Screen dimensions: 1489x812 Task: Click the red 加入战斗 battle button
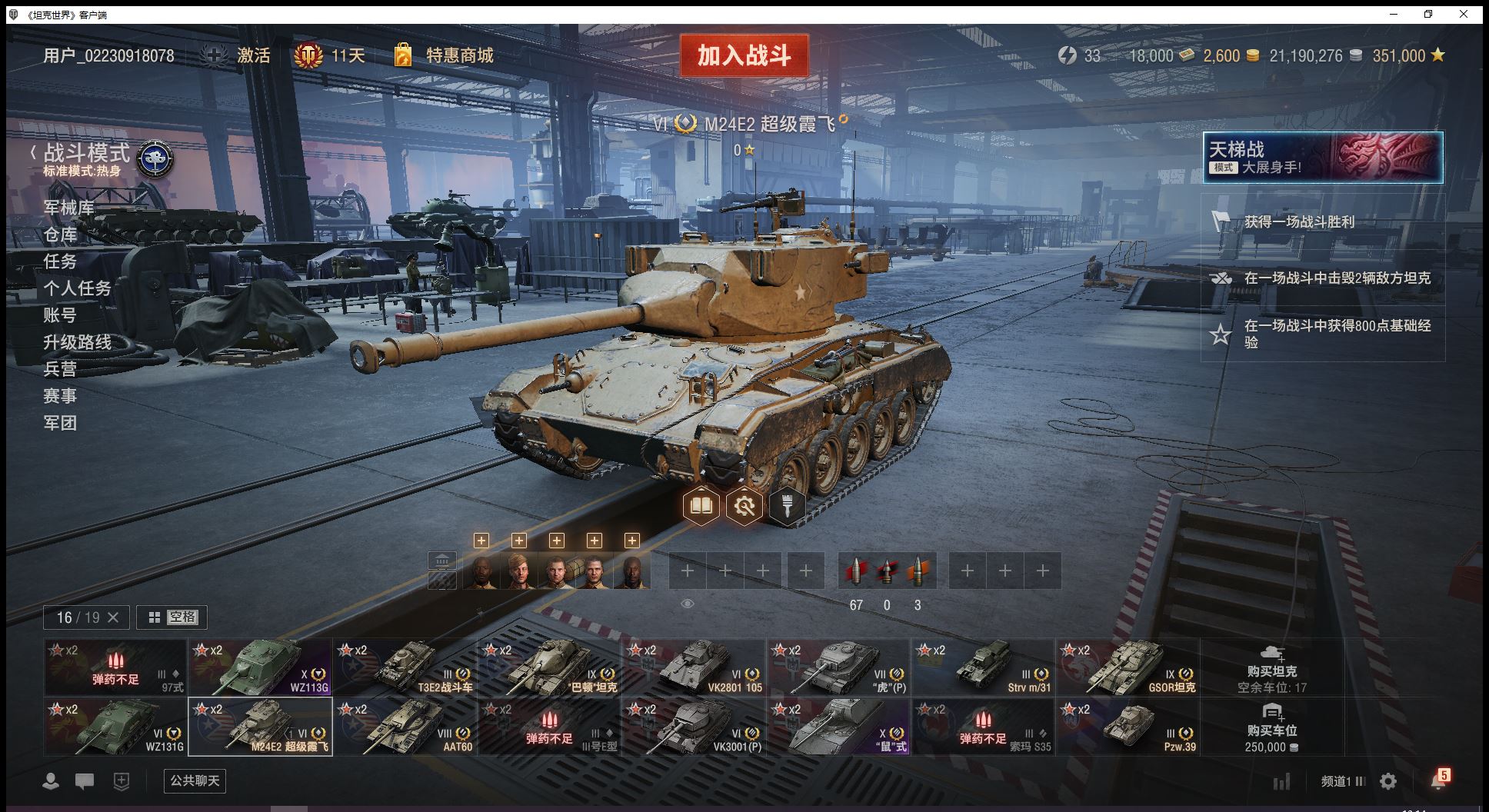point(744,55)
